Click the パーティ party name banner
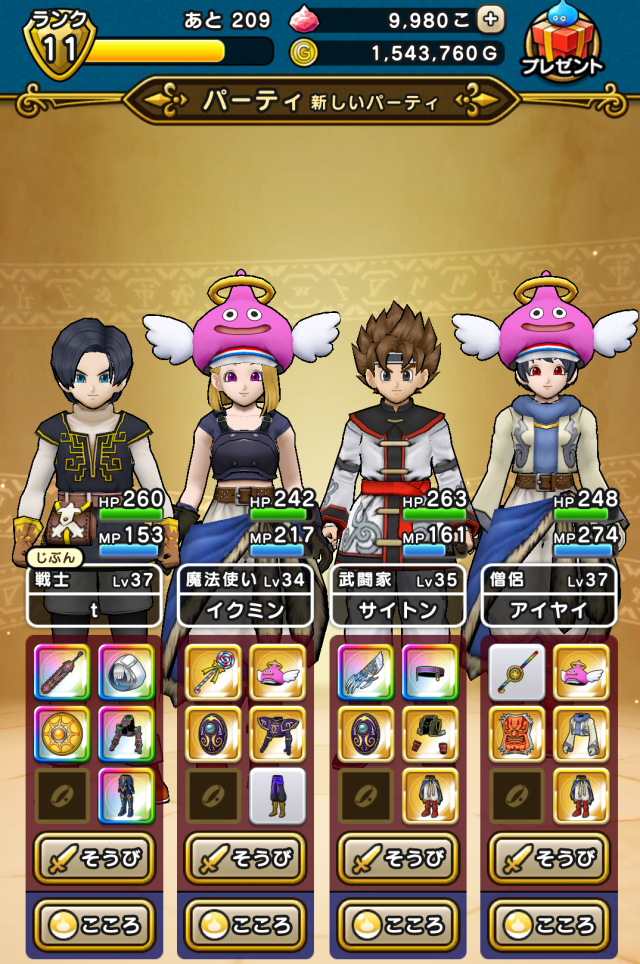640x964 pixels. coord(320,100)
